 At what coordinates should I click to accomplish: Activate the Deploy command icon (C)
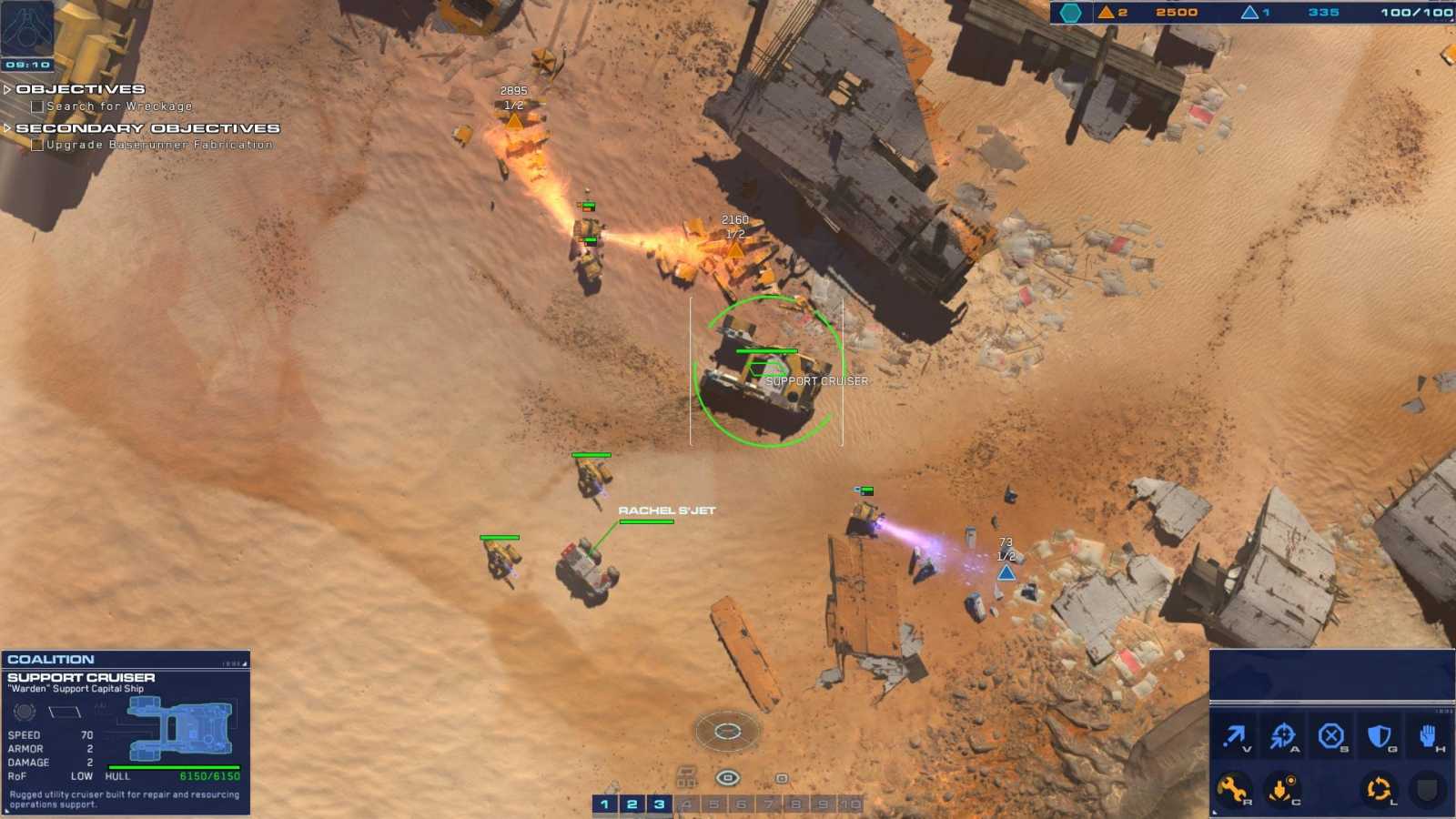(1283, 788)
